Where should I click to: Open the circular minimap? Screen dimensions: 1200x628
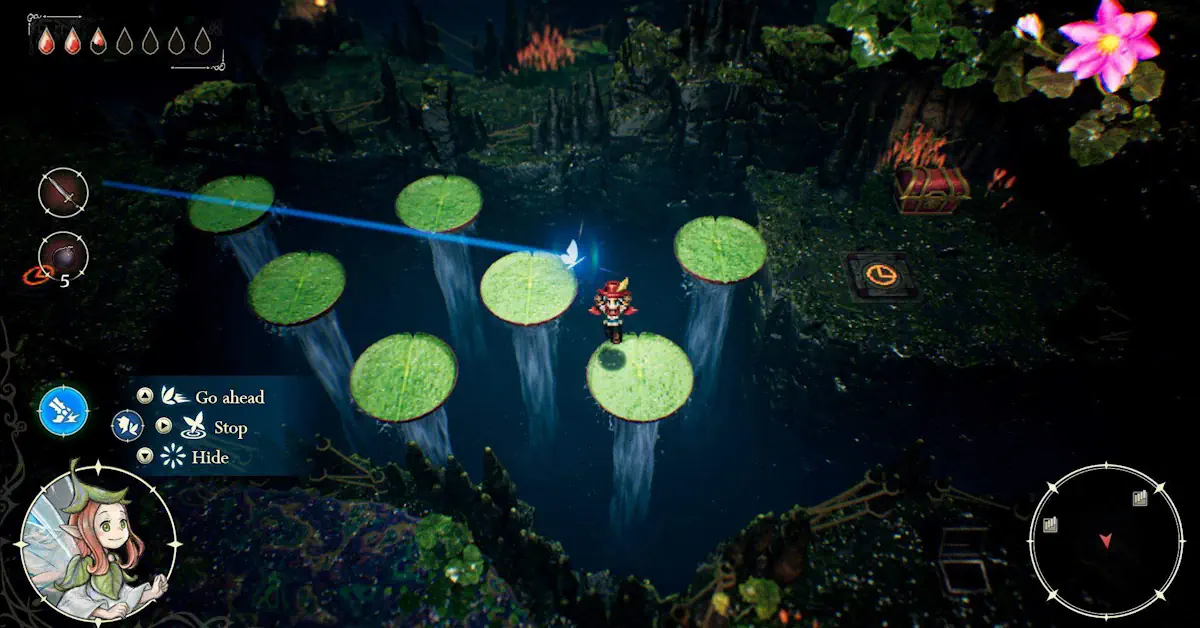[1105, 540]
